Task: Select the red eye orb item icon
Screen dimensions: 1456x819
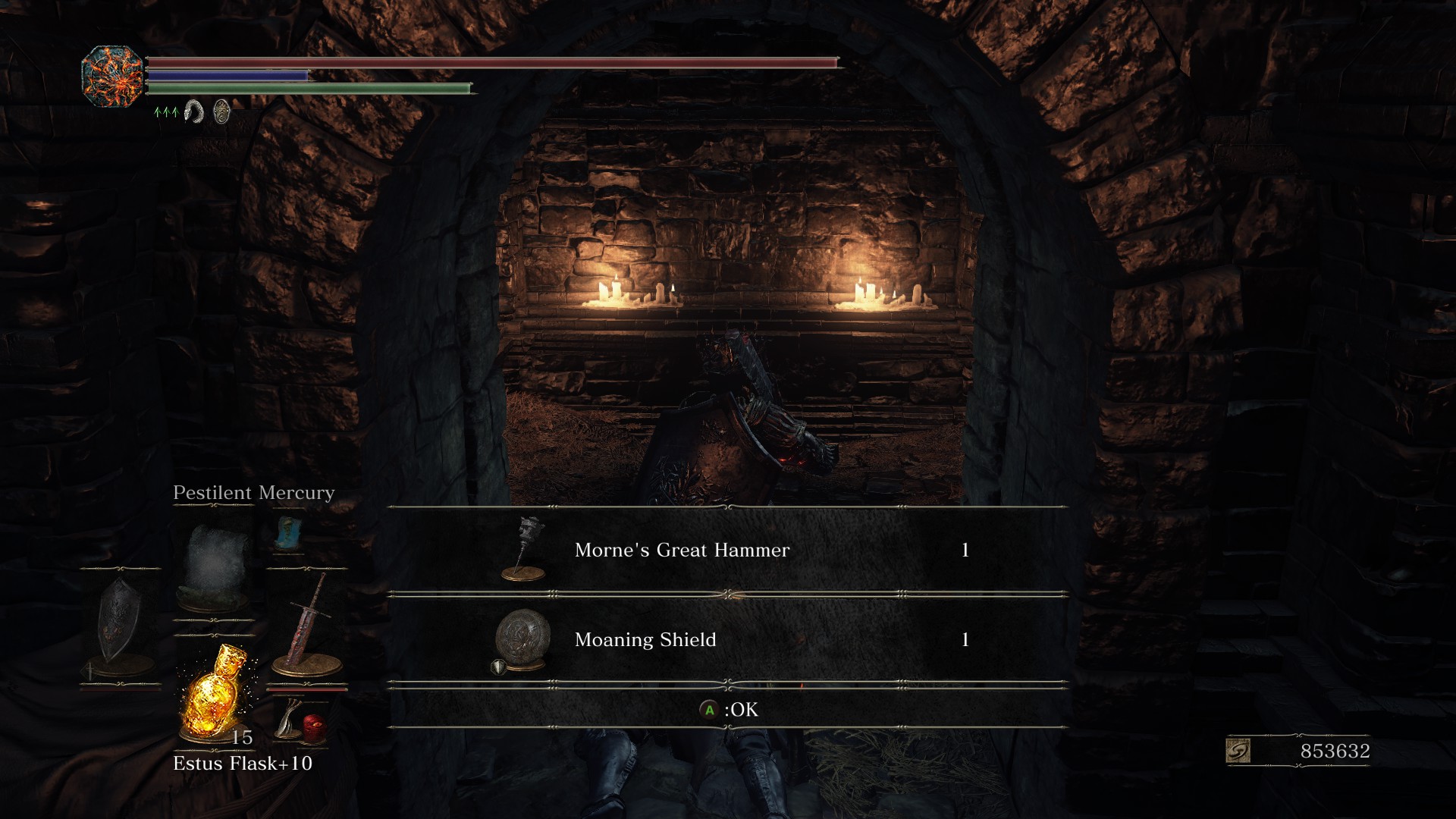Action: click(x=312, y=730)
